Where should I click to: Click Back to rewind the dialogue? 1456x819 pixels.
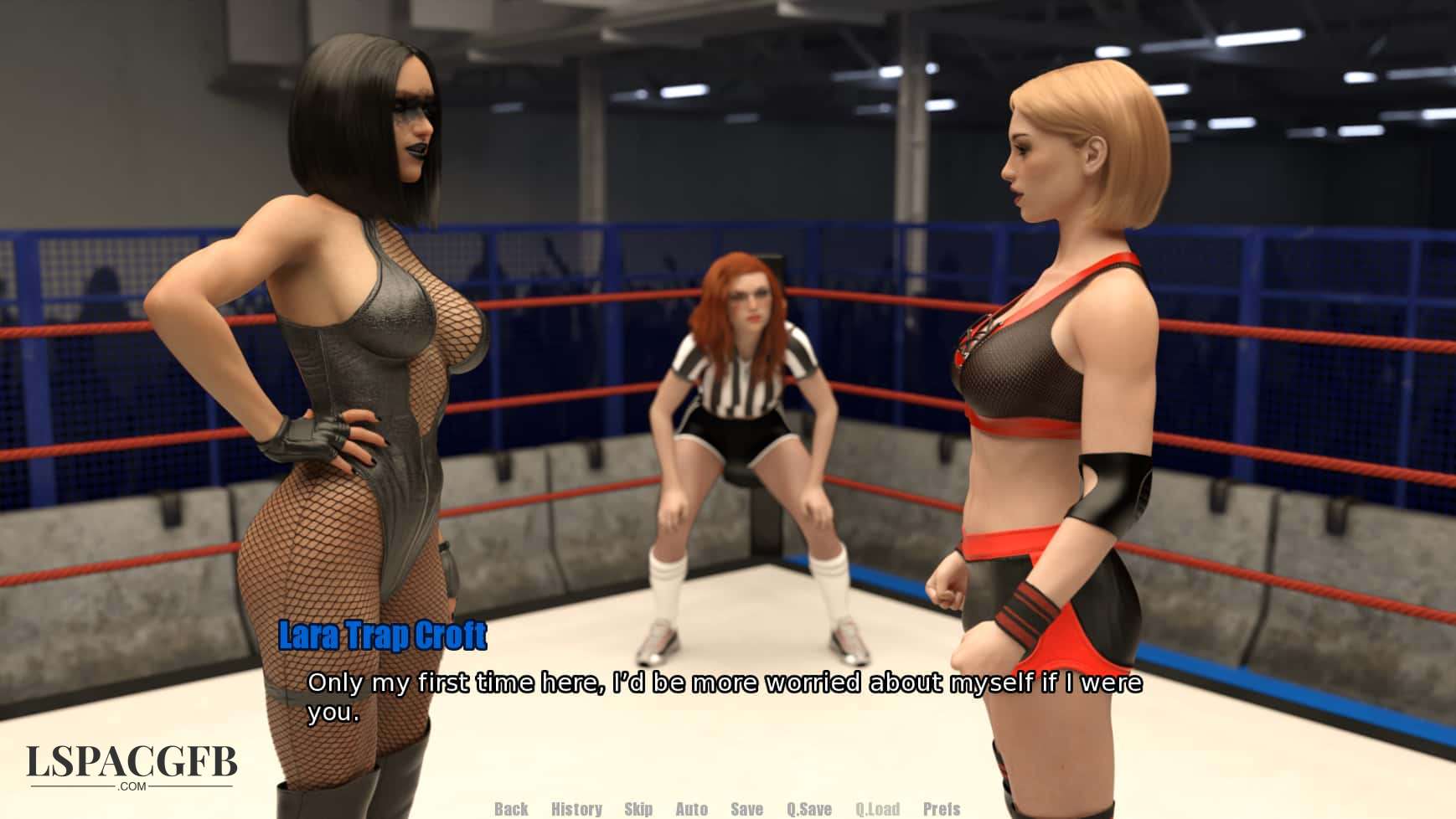tap(510, 810)
